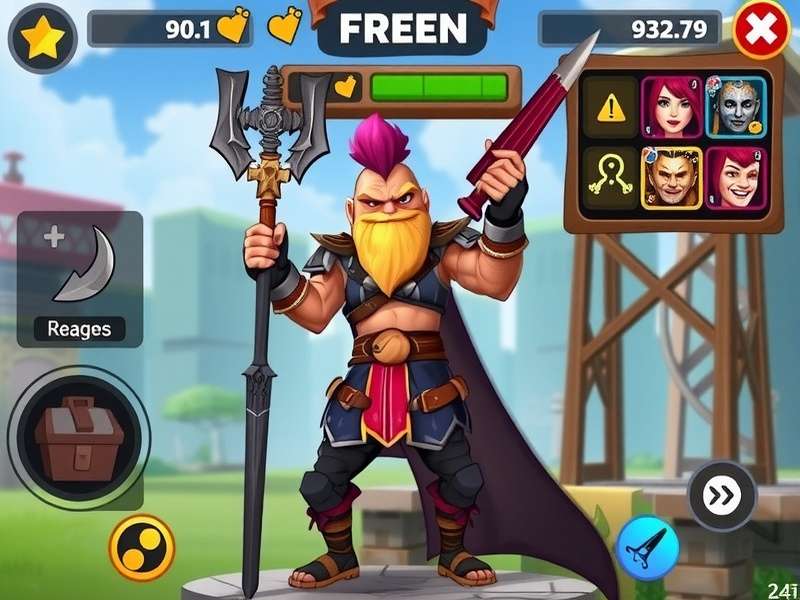Select the blue dagger tool button
Screen dimensions: 800x600
[x=647, y=549]
